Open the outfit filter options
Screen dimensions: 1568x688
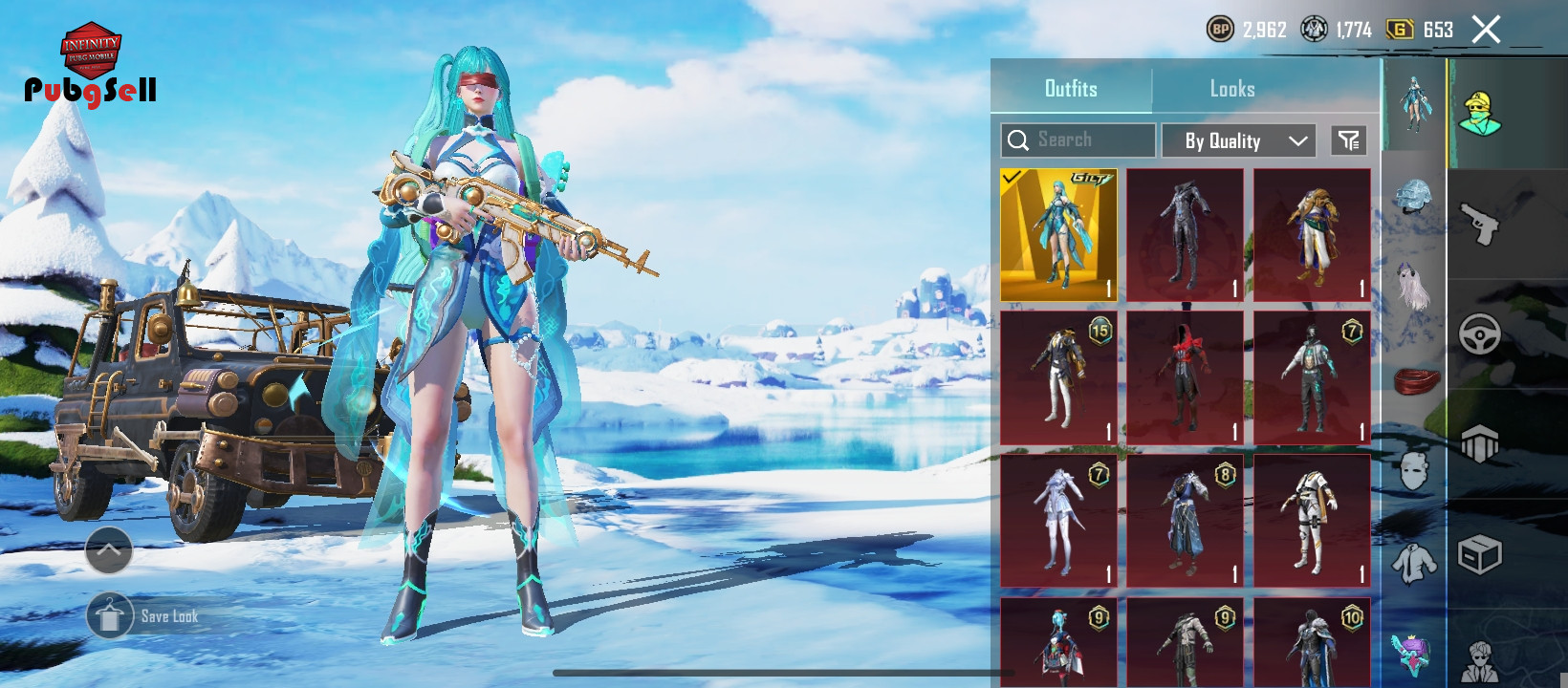point(1349,140)
